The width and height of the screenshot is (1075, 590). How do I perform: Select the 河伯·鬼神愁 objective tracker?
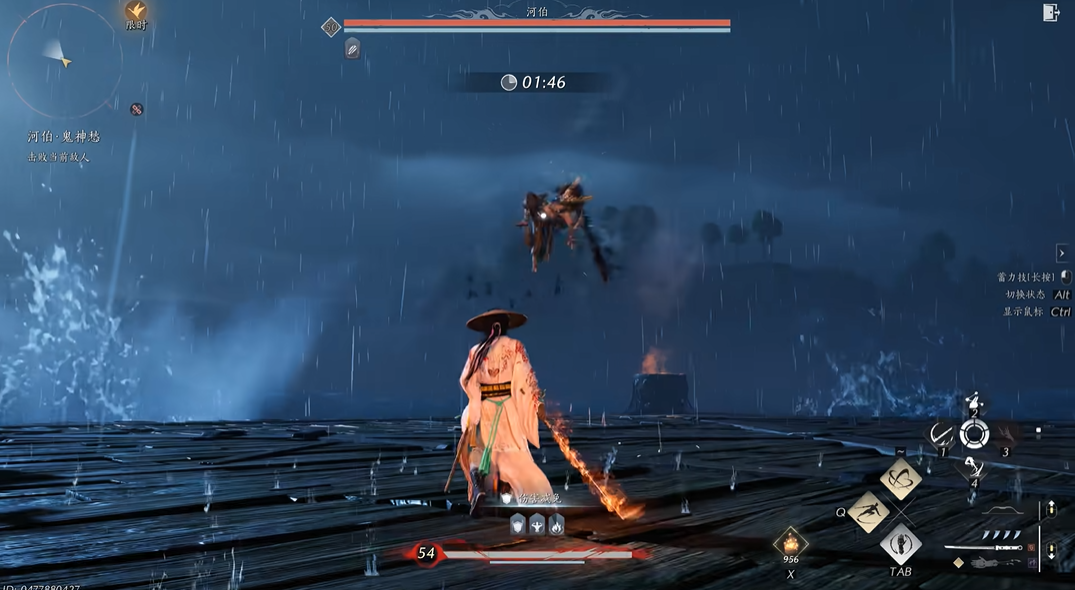(x=64, y=137)
